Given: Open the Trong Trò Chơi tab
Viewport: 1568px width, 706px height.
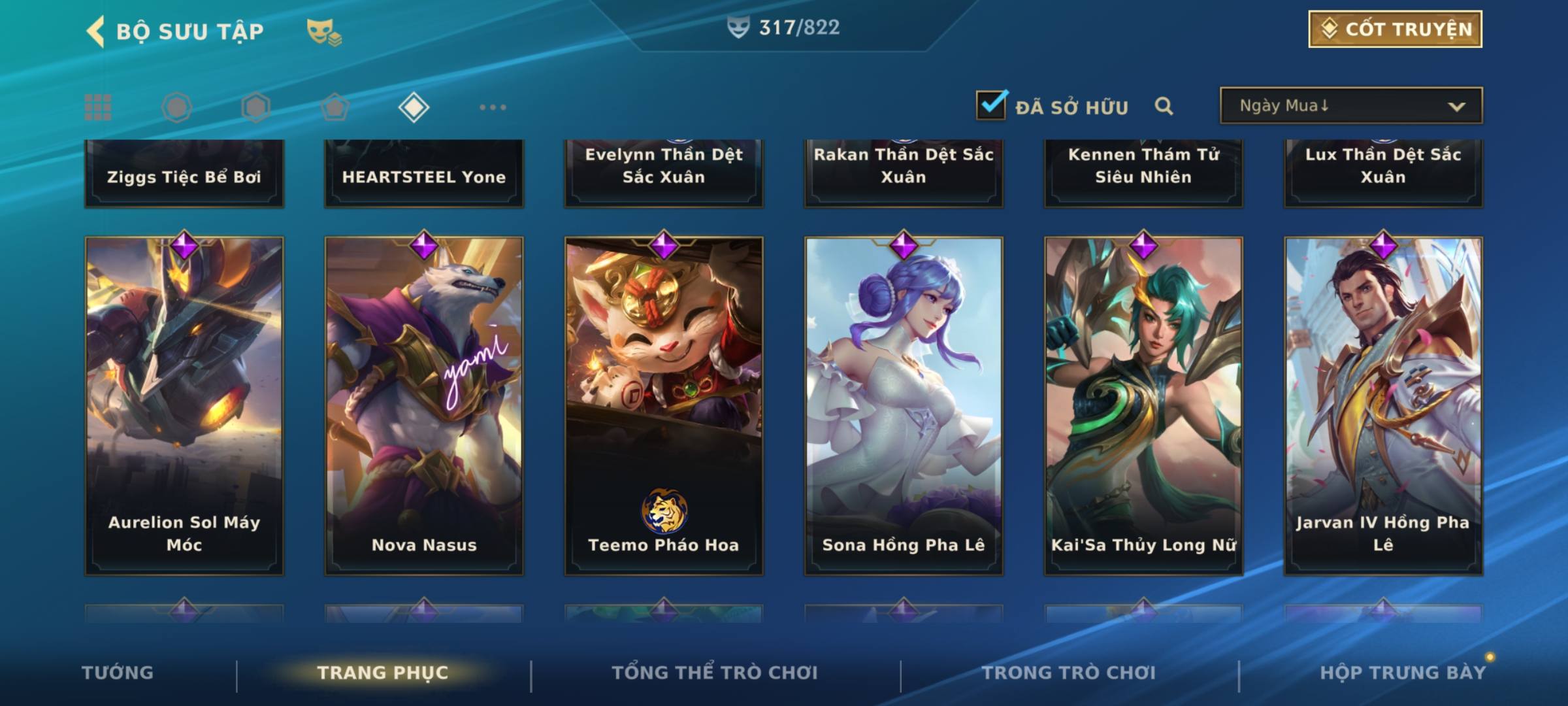Looking at the screenshot, I should tap(1069, 673).
